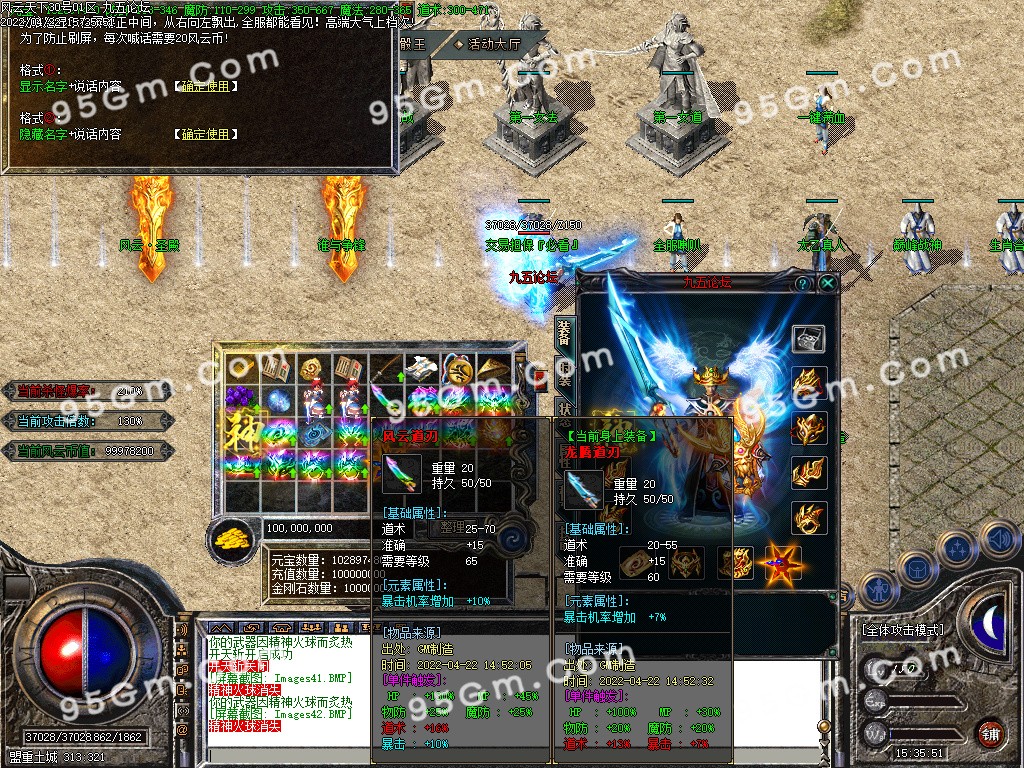Open the skills sparkle round button
This screenshot has height=768, width=1024.
click(x=957, y=549)
